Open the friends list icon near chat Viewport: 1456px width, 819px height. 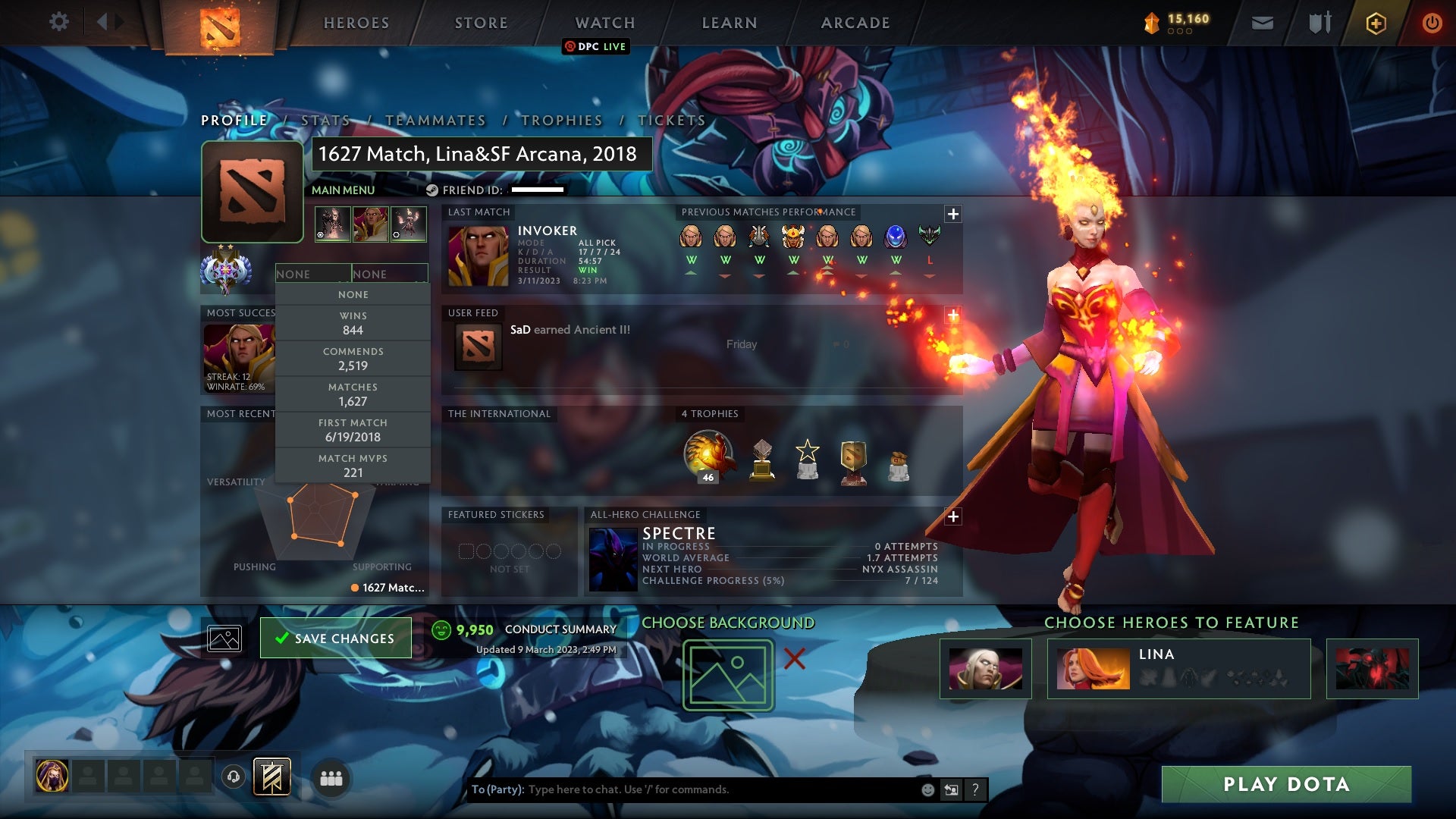coord(331,777)
